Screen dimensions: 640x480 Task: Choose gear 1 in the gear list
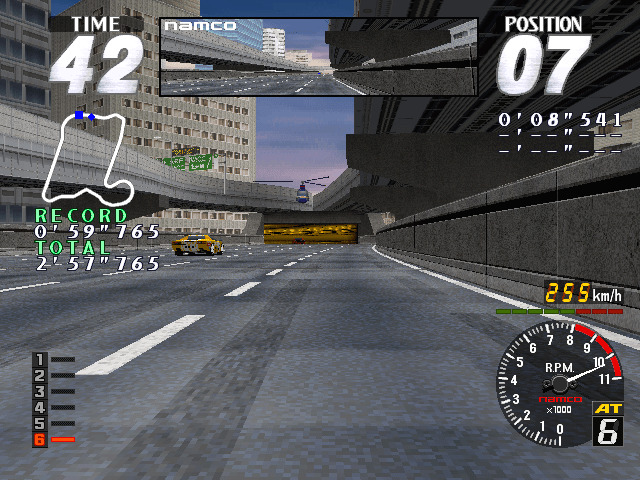[x=40, y=359]
